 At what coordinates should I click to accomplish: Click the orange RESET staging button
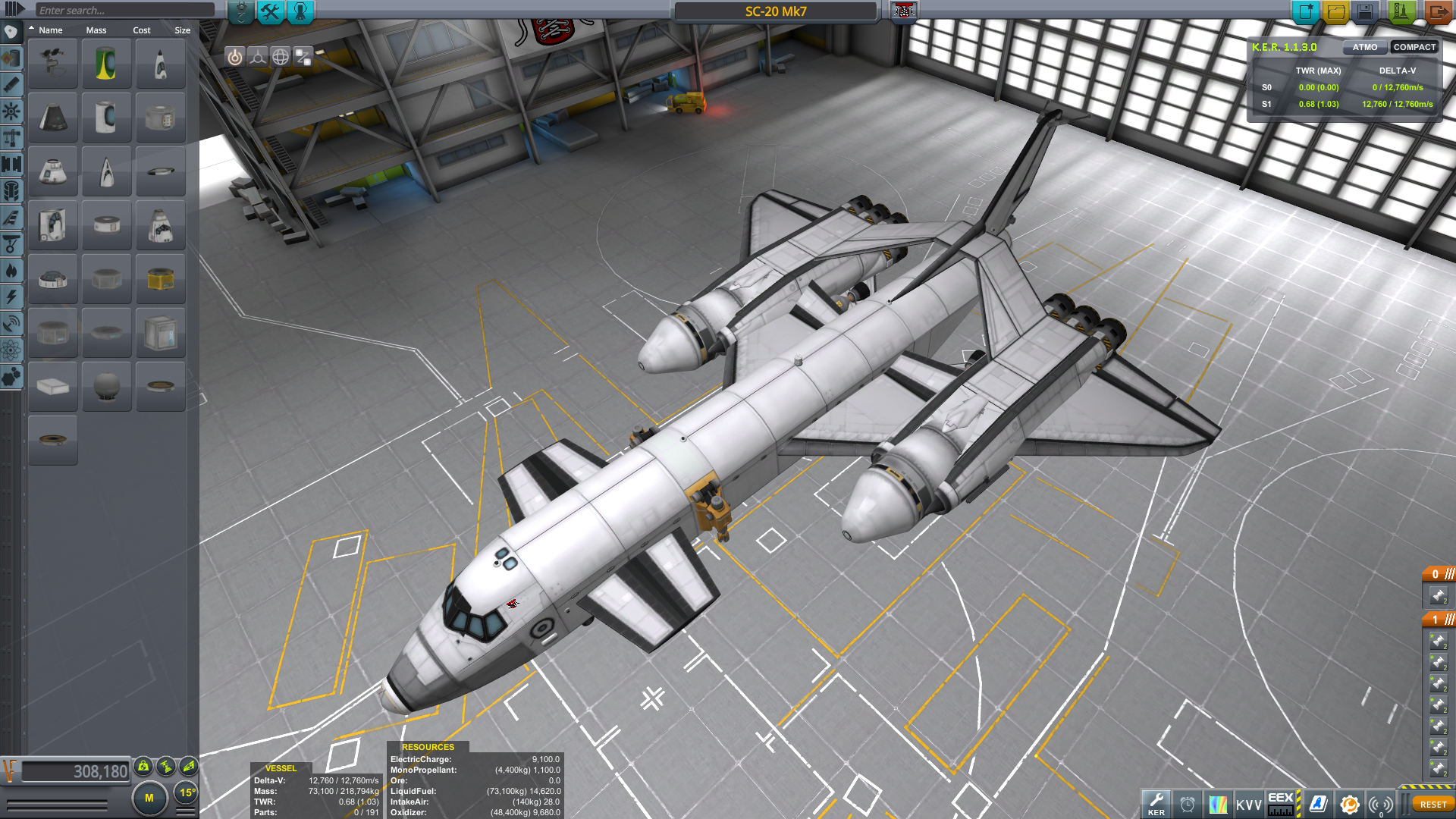[1432, 805]
